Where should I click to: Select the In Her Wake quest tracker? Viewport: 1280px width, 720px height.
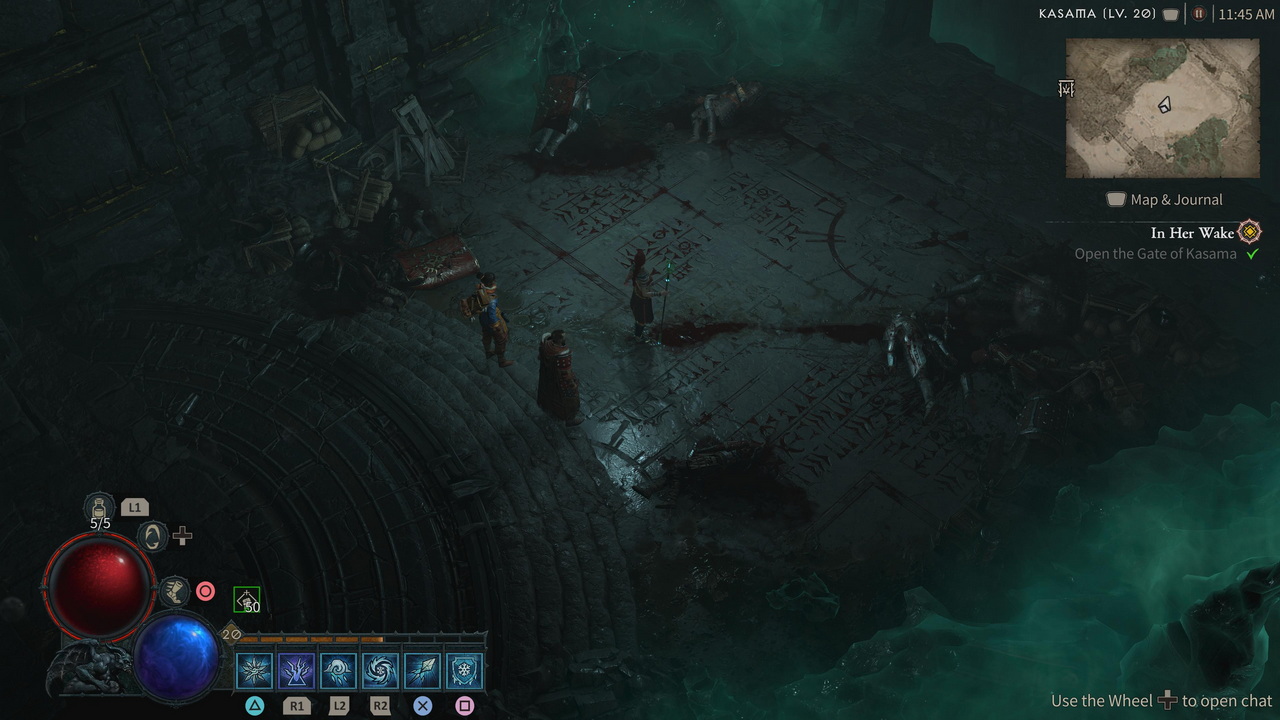coord(1192,233)
